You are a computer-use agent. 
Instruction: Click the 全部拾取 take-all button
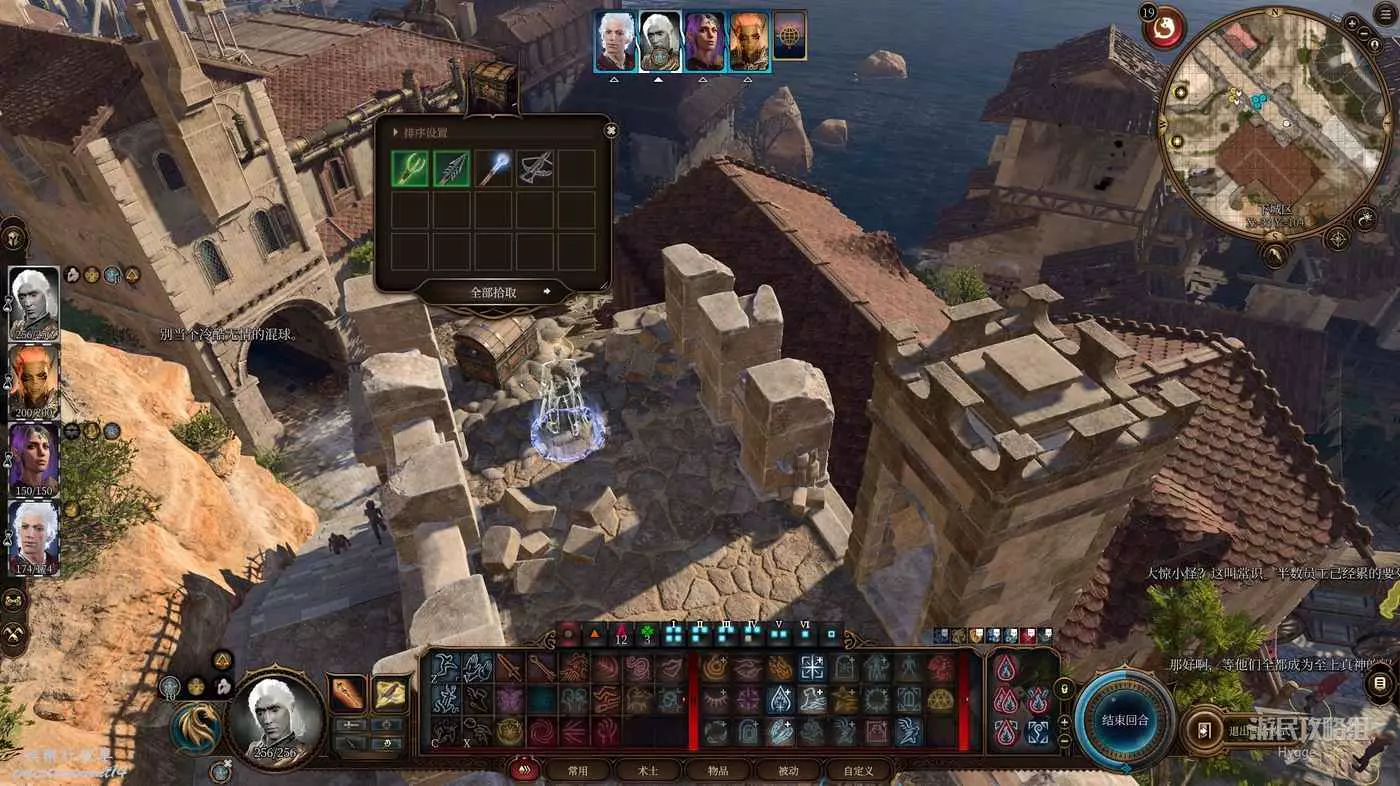coord(494,292)
